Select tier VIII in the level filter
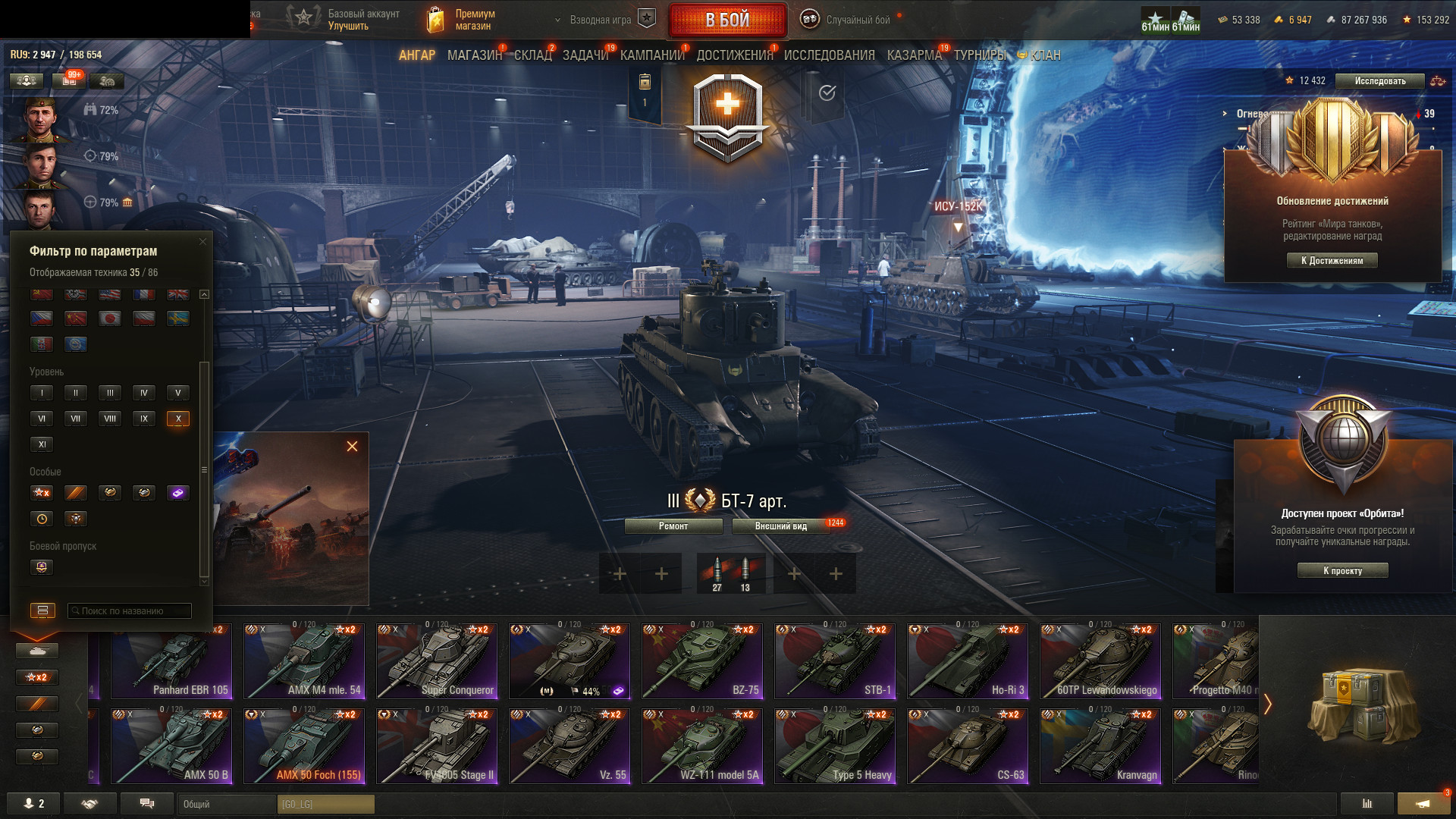The image size is (1456, 819). pyautogui.click(x=110, y=419)
